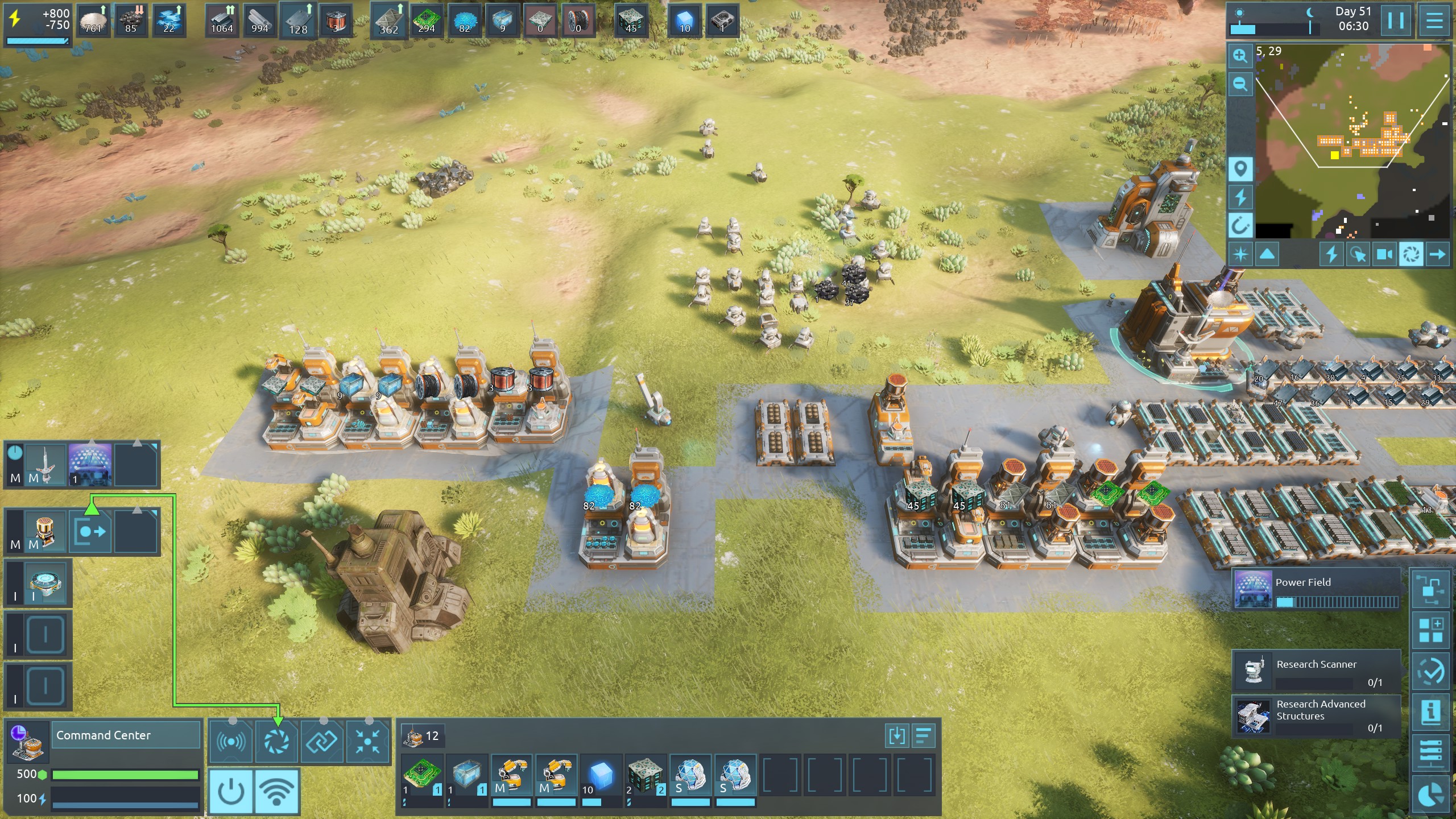Screen dimensions: 1456x819
Task: Open the info codex button
Action: [x=1431, y=712]
